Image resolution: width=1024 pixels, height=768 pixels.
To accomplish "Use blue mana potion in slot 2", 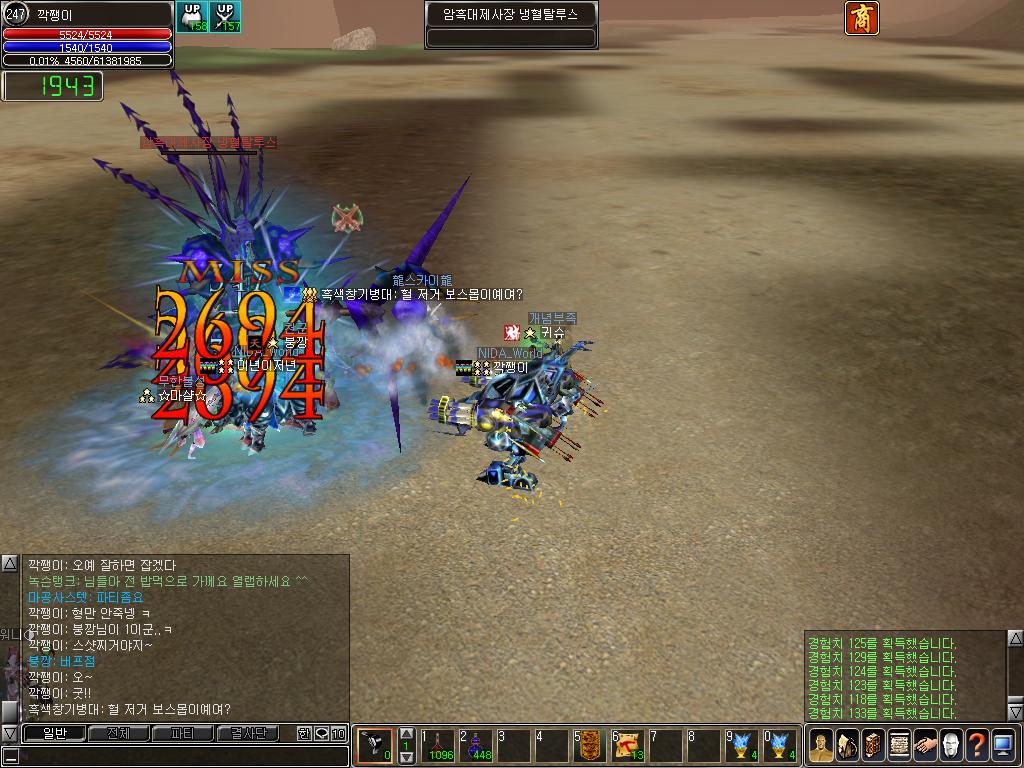I will (x=476, y=745).
